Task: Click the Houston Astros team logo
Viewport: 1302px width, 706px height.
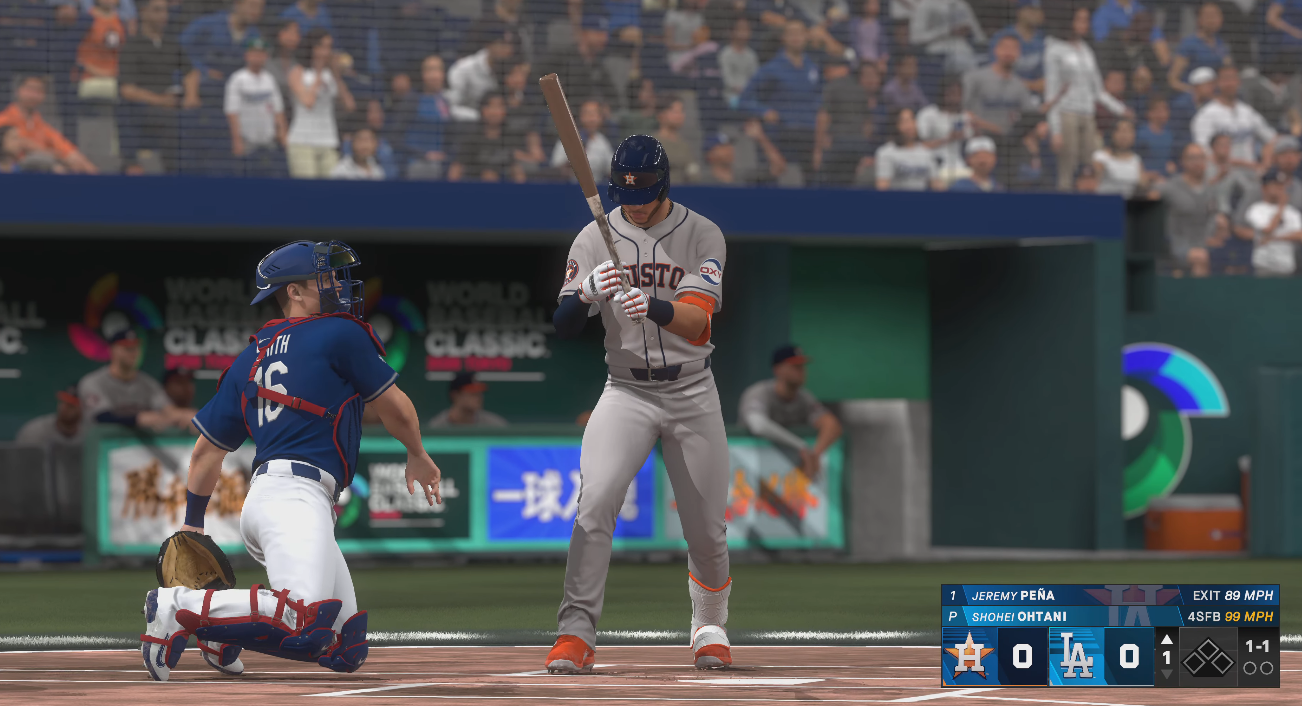Action: (969, 656)
